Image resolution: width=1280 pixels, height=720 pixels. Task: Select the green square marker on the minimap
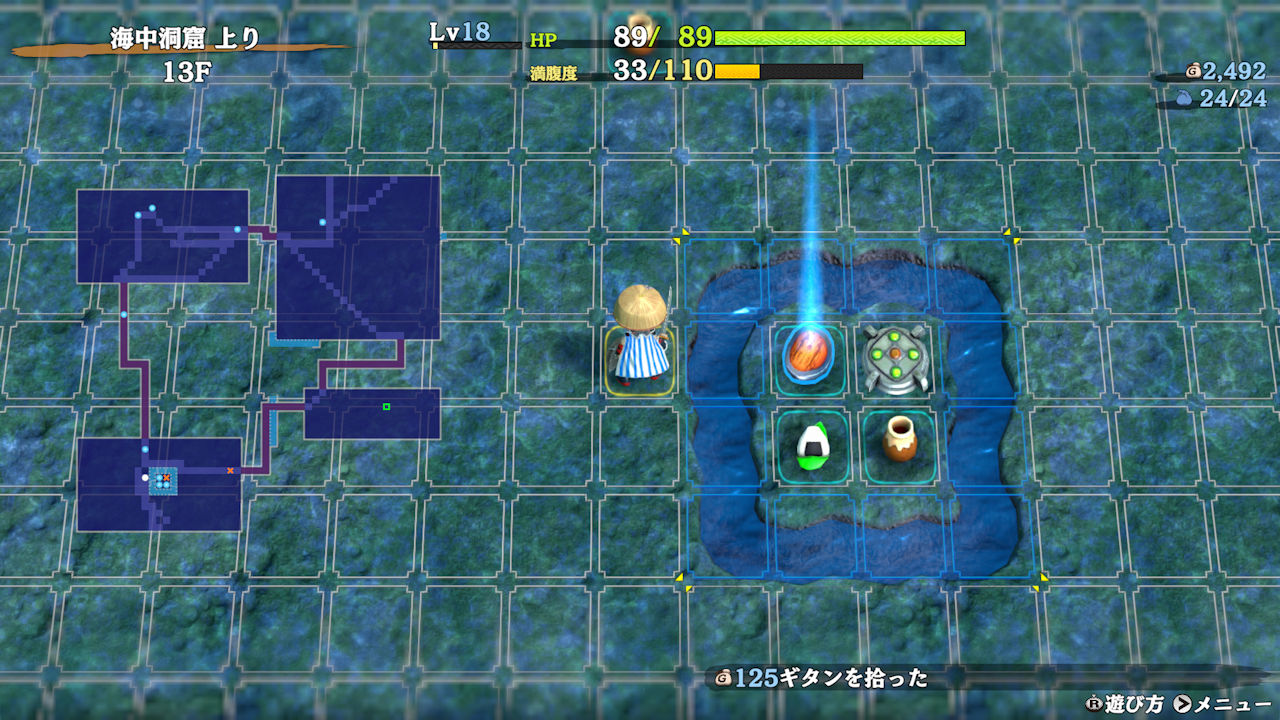386,406
